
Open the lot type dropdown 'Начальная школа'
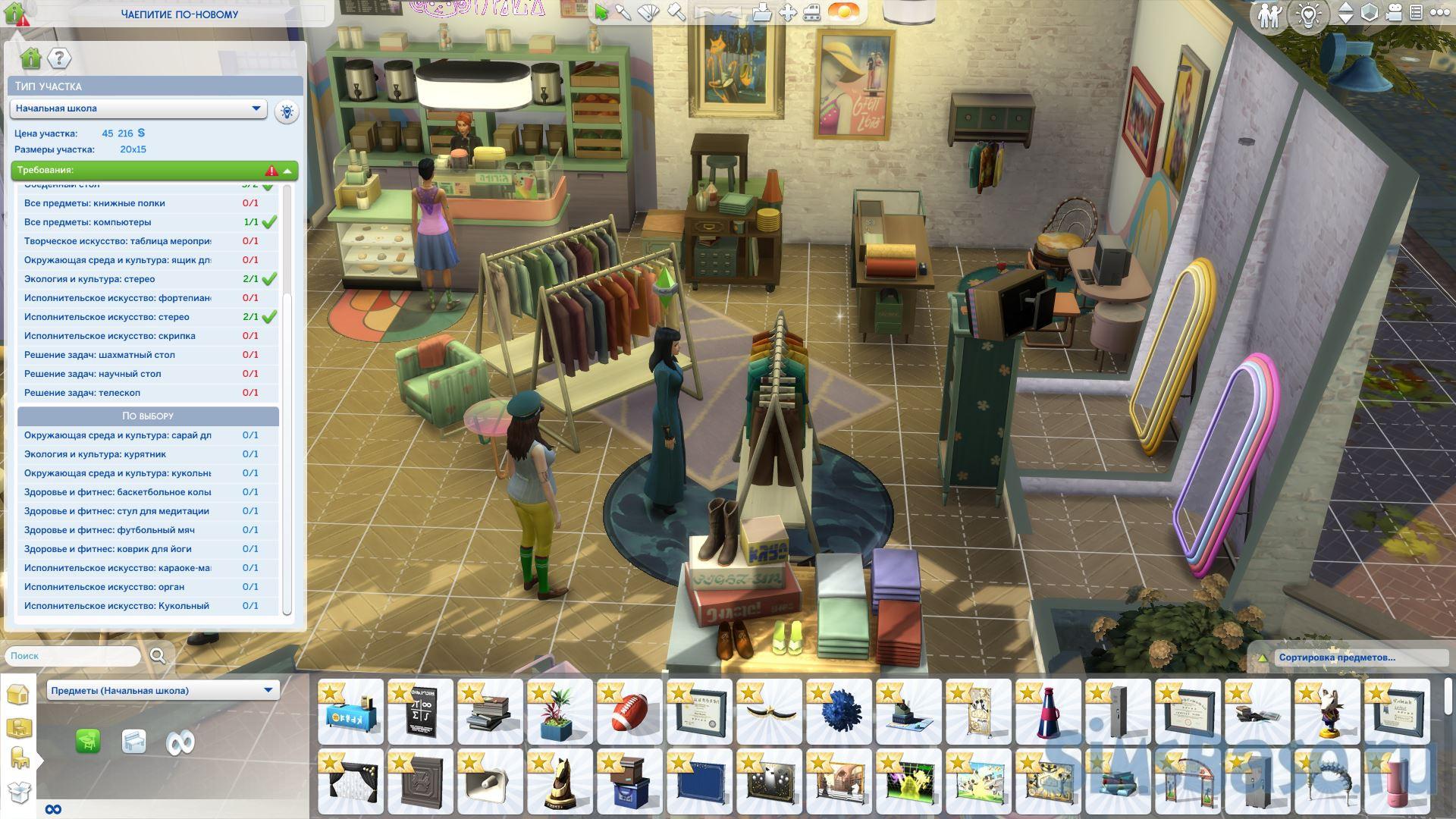(139, 108)
